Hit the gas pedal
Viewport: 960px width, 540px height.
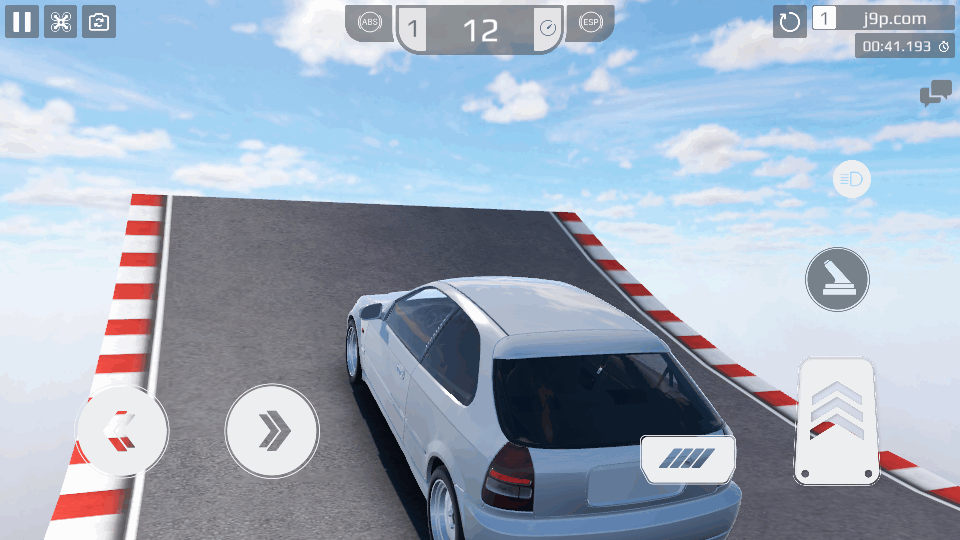pos(836,421)
